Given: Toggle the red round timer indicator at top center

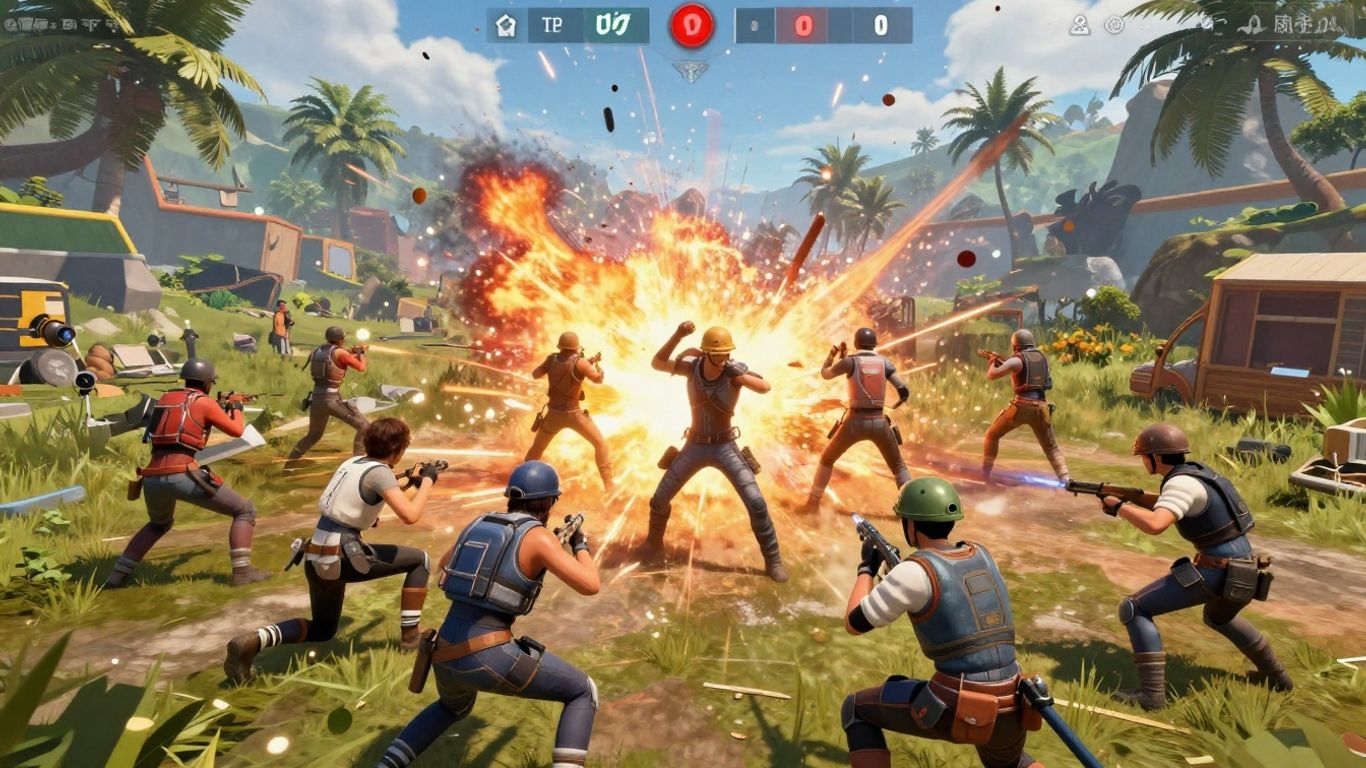Looking at the screenshot, I should pyautogui.click(x=694, y=25).
